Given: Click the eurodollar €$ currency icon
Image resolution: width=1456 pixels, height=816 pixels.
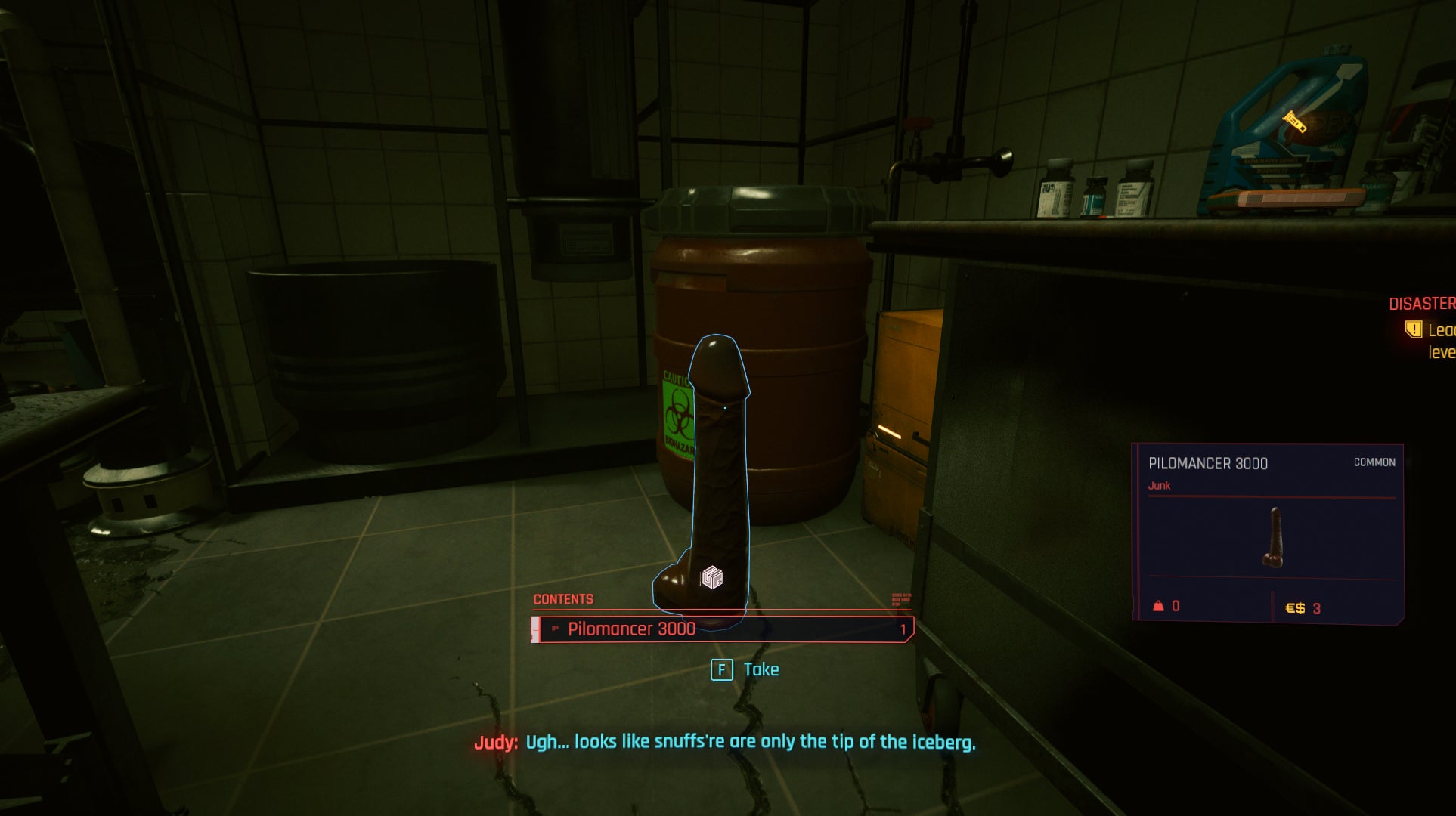Looking at the screenshot, I should (1294, 608).
